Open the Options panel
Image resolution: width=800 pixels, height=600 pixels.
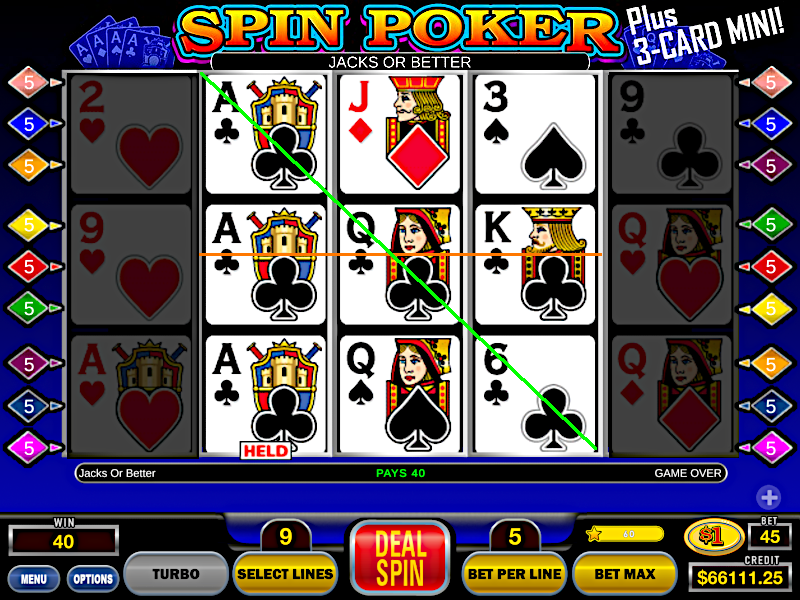tap(92, 578)
